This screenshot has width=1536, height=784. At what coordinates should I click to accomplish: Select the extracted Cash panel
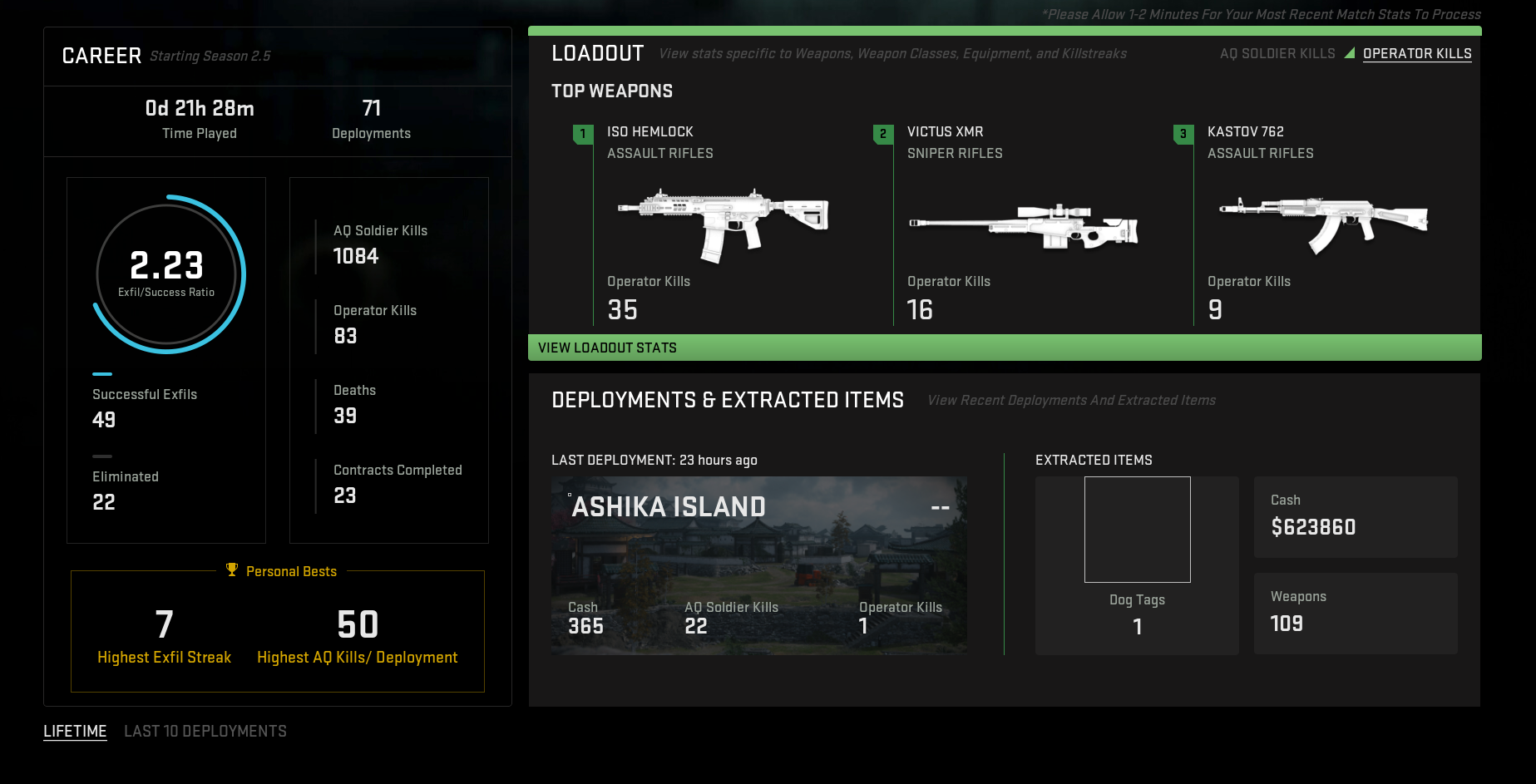pyautogui.click(x=1355, y=516)
